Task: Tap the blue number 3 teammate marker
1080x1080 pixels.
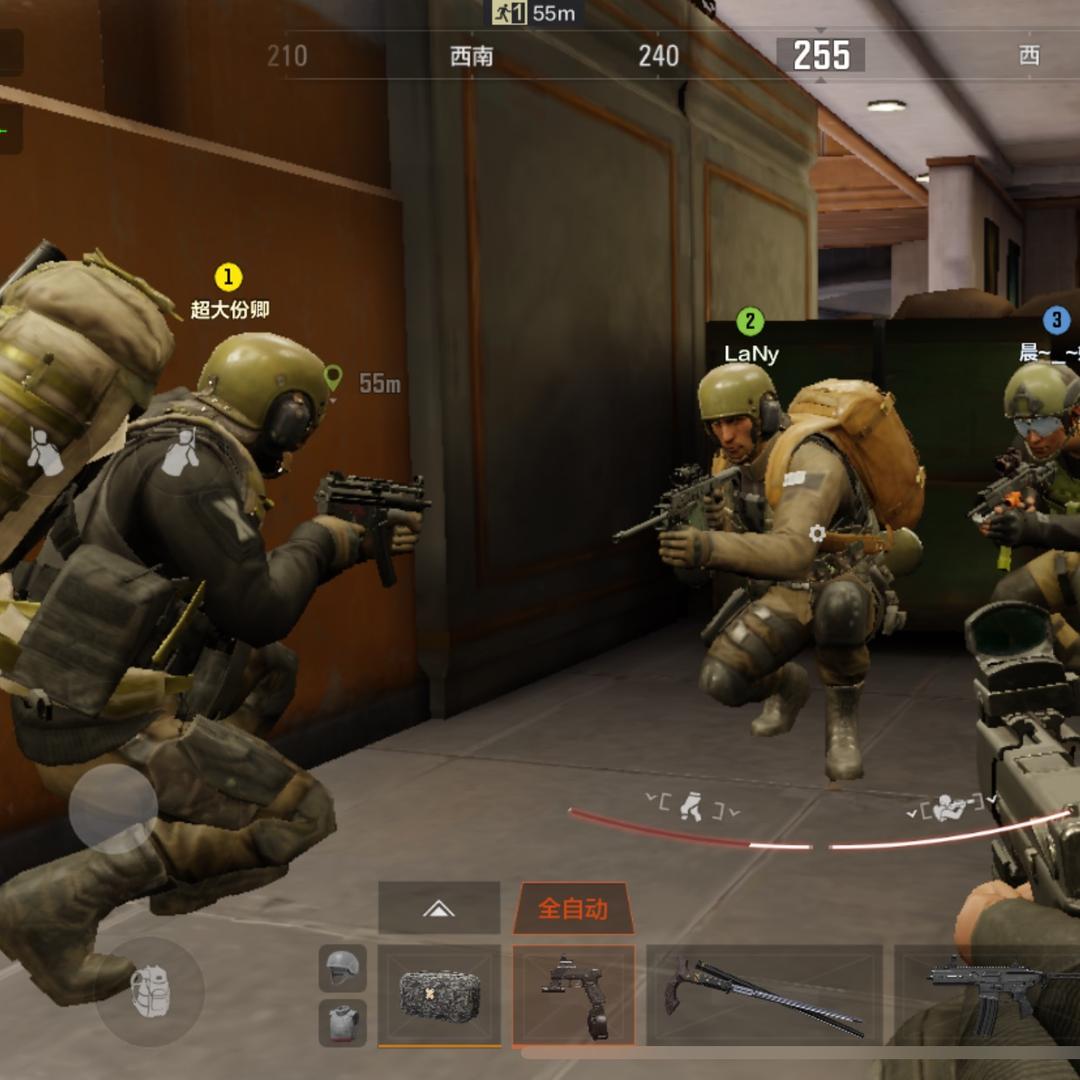Action: pos(1056,321)
